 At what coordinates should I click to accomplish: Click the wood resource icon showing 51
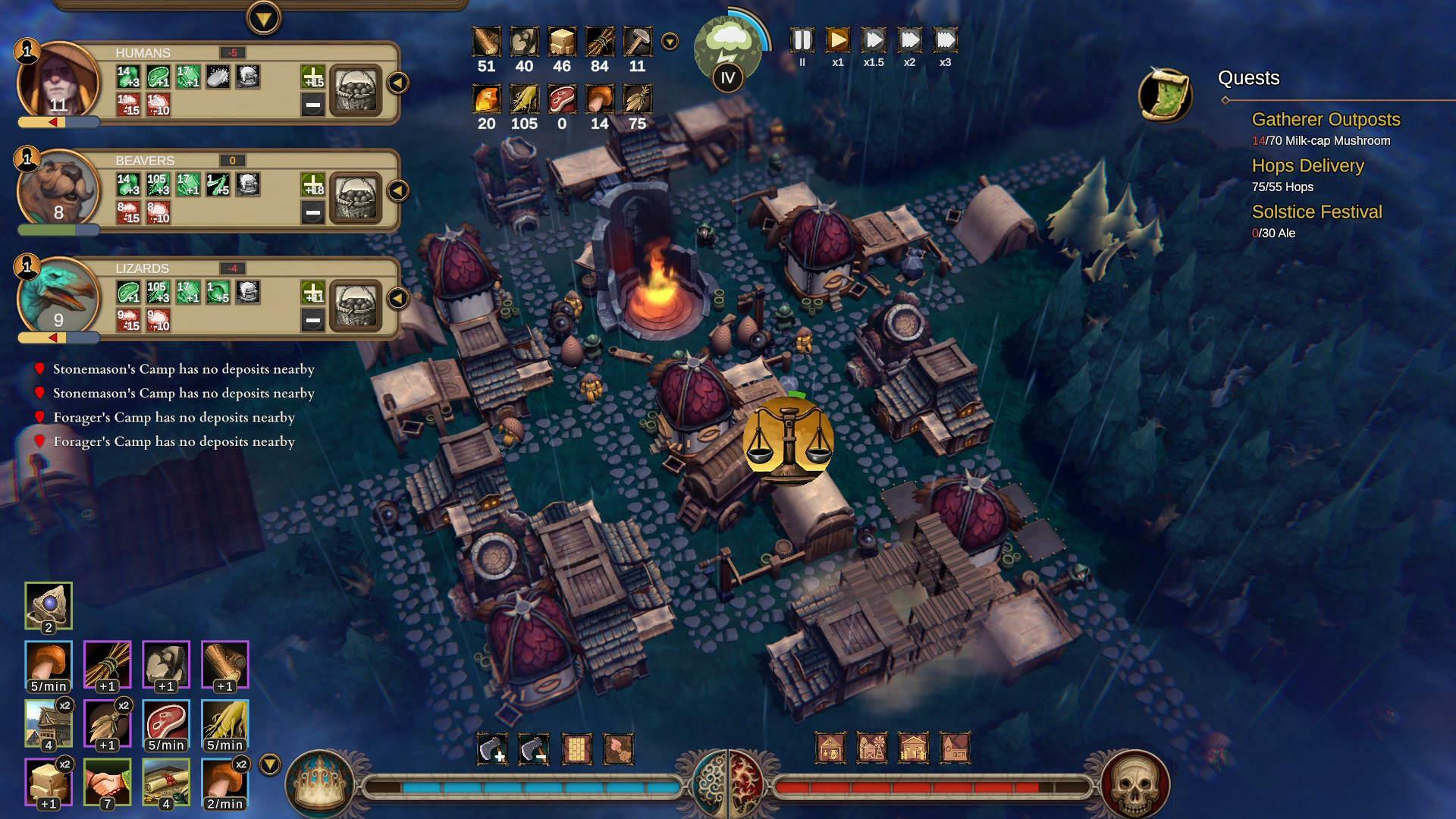point(486,39)
